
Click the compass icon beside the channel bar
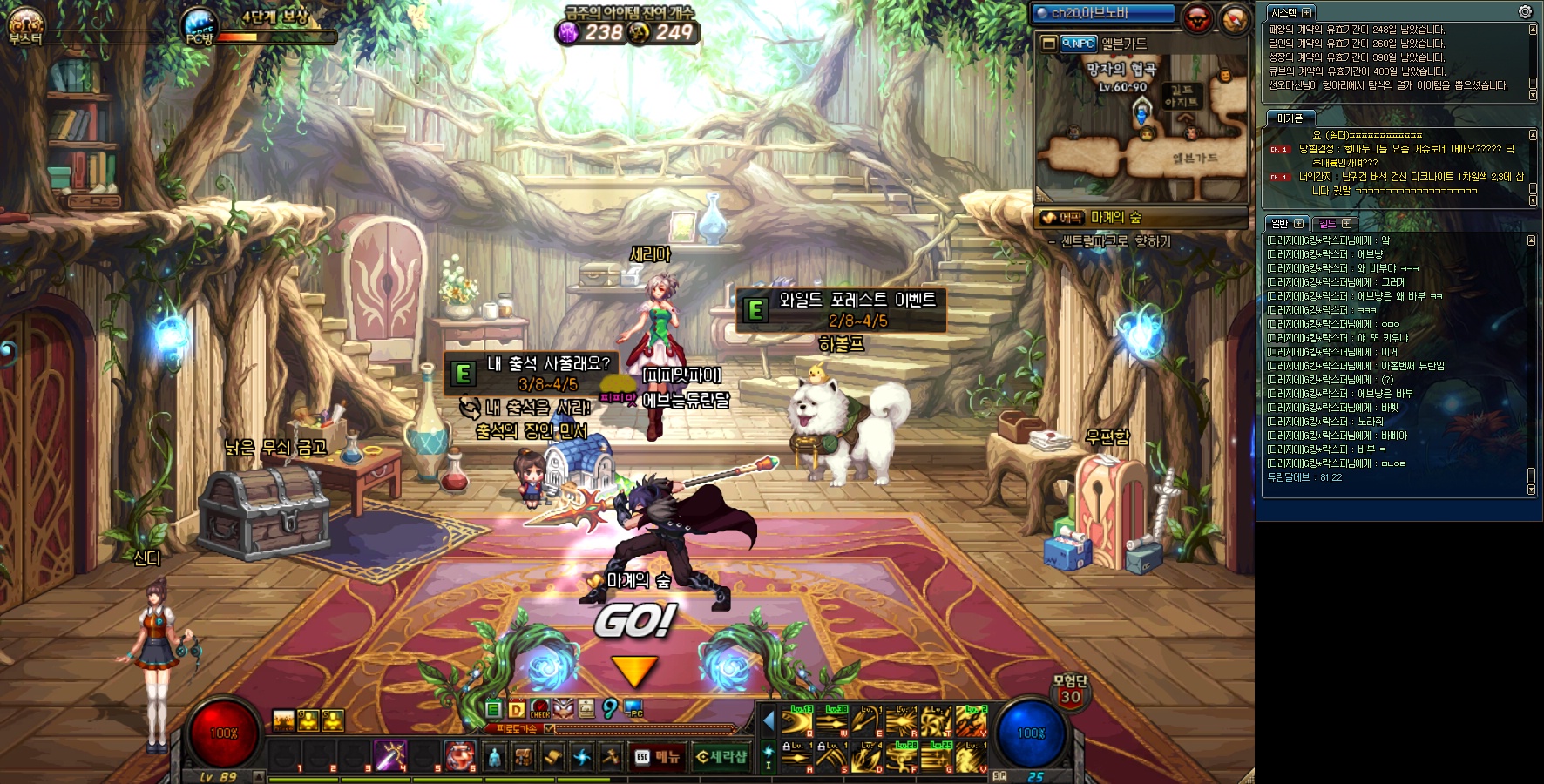click(1235, 18)
